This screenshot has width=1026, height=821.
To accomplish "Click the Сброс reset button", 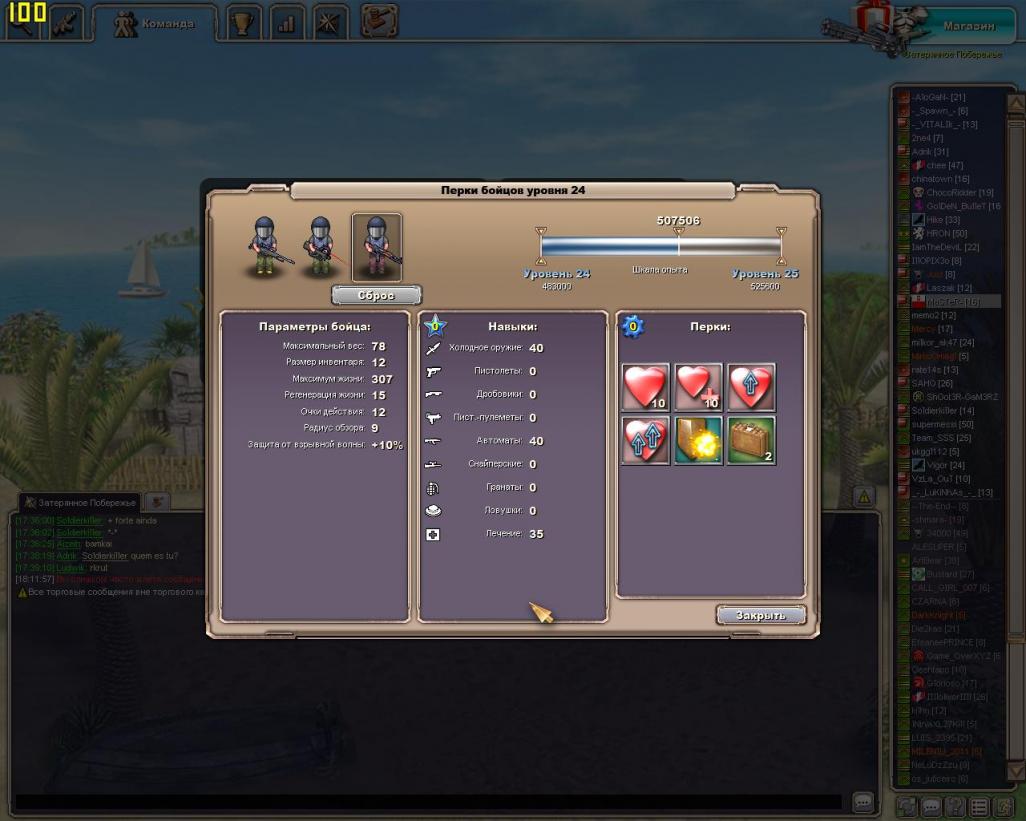I will tap(376, 296).
